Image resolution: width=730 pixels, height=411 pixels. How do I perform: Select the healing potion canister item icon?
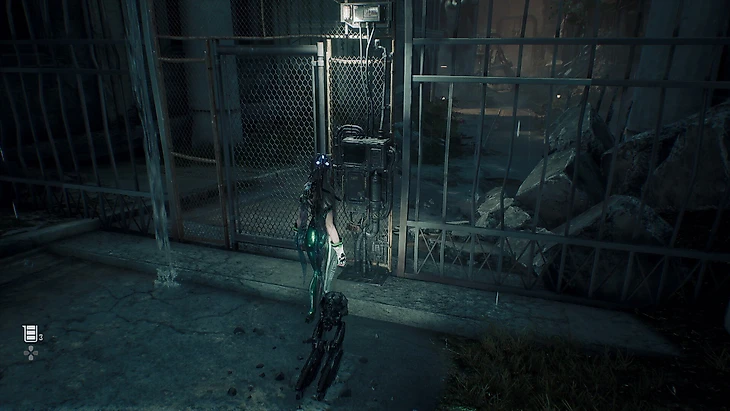[x=30, y=334]
